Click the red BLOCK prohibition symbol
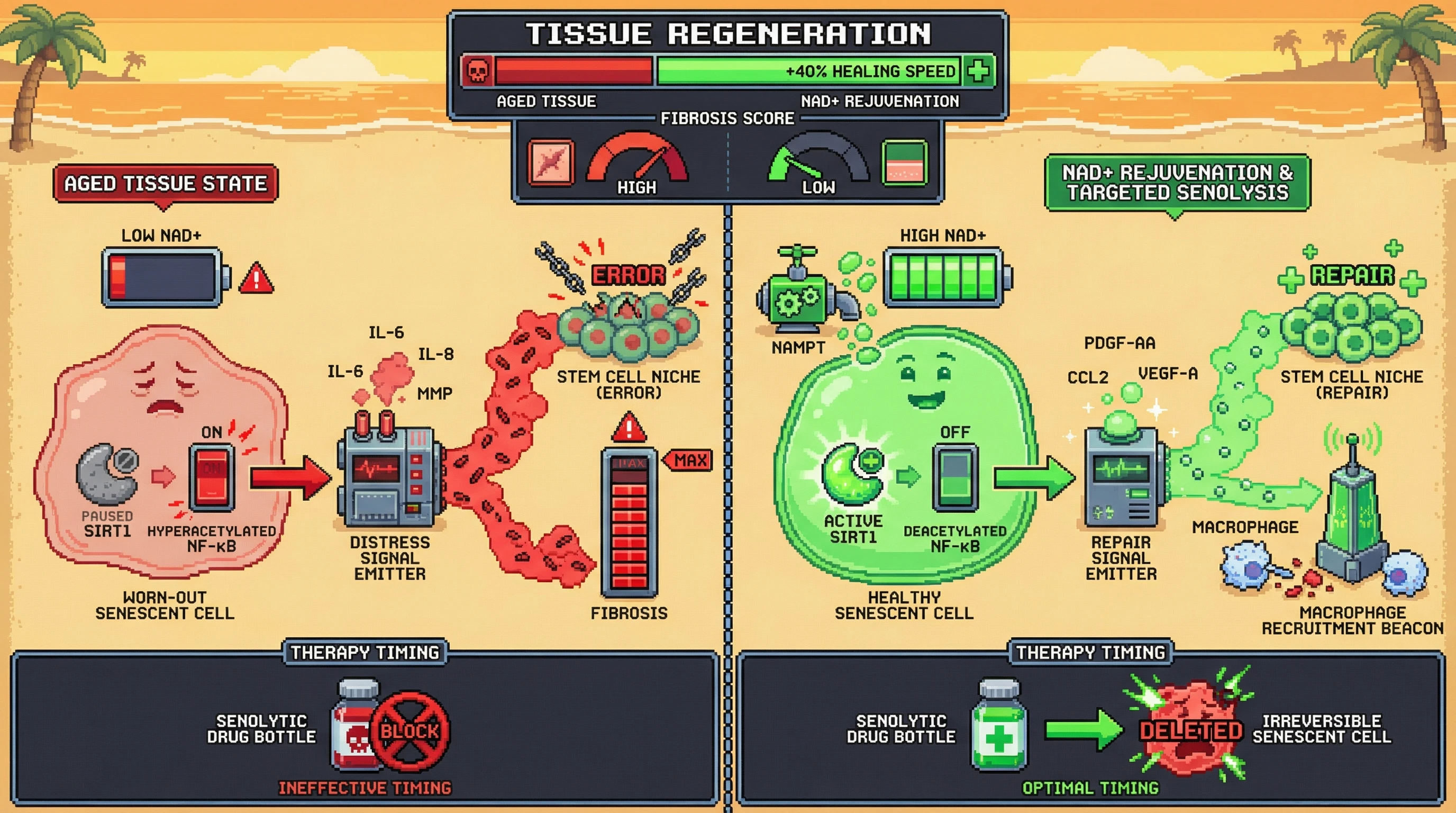This screenshot has width=1456, height=813. click(x=410, y=731)
